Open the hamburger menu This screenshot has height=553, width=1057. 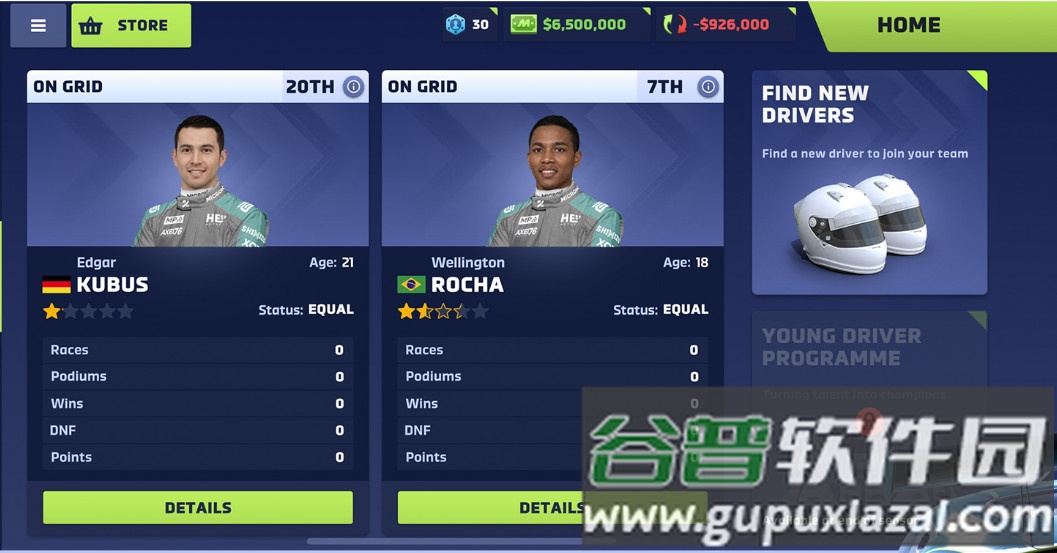[38, 26]
